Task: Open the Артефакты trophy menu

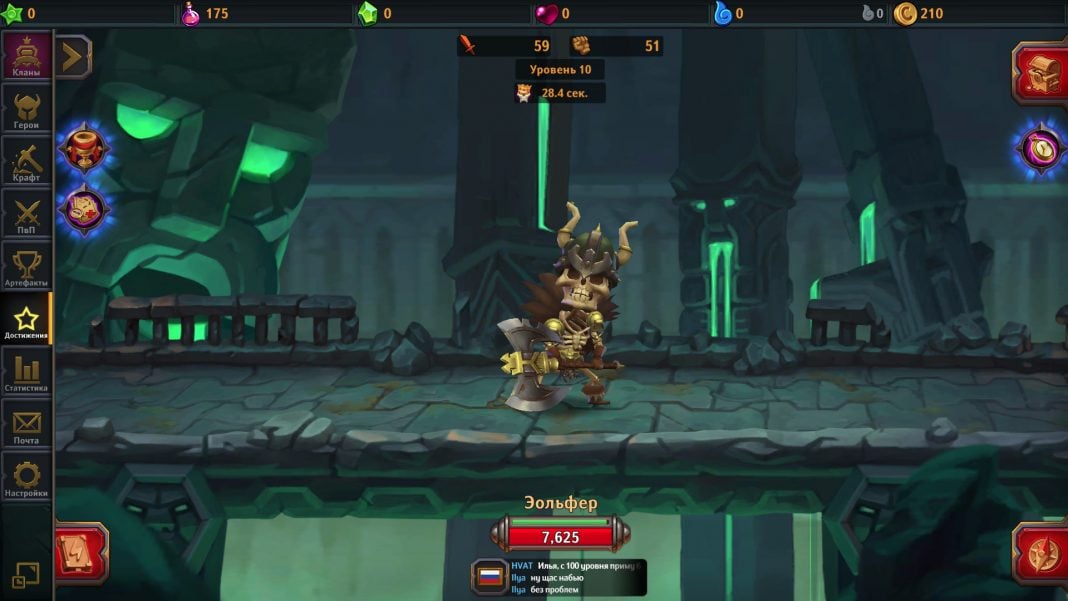Action: click(26, 267)
